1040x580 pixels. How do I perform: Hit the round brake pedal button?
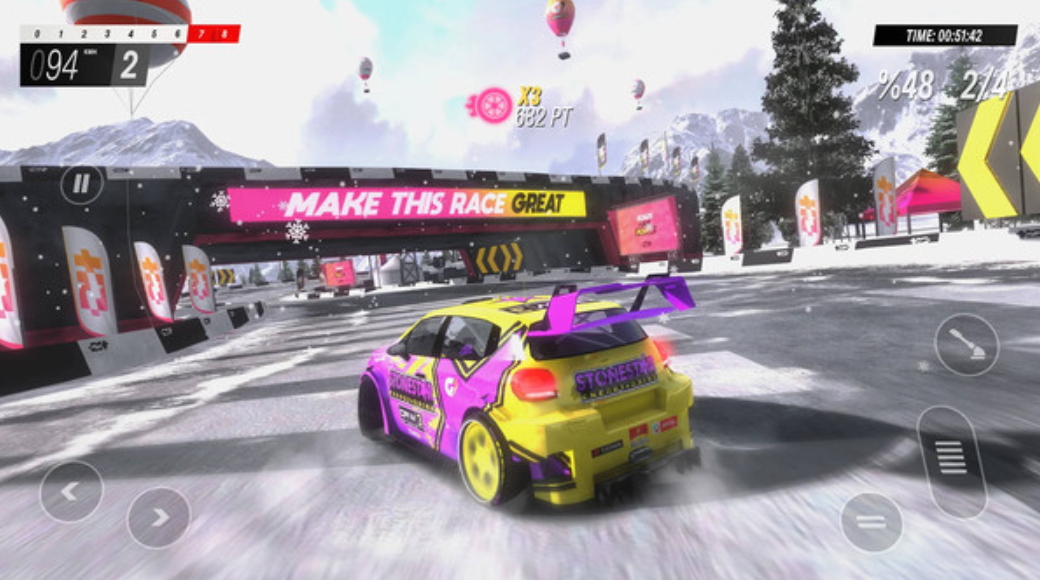point(871,522)
